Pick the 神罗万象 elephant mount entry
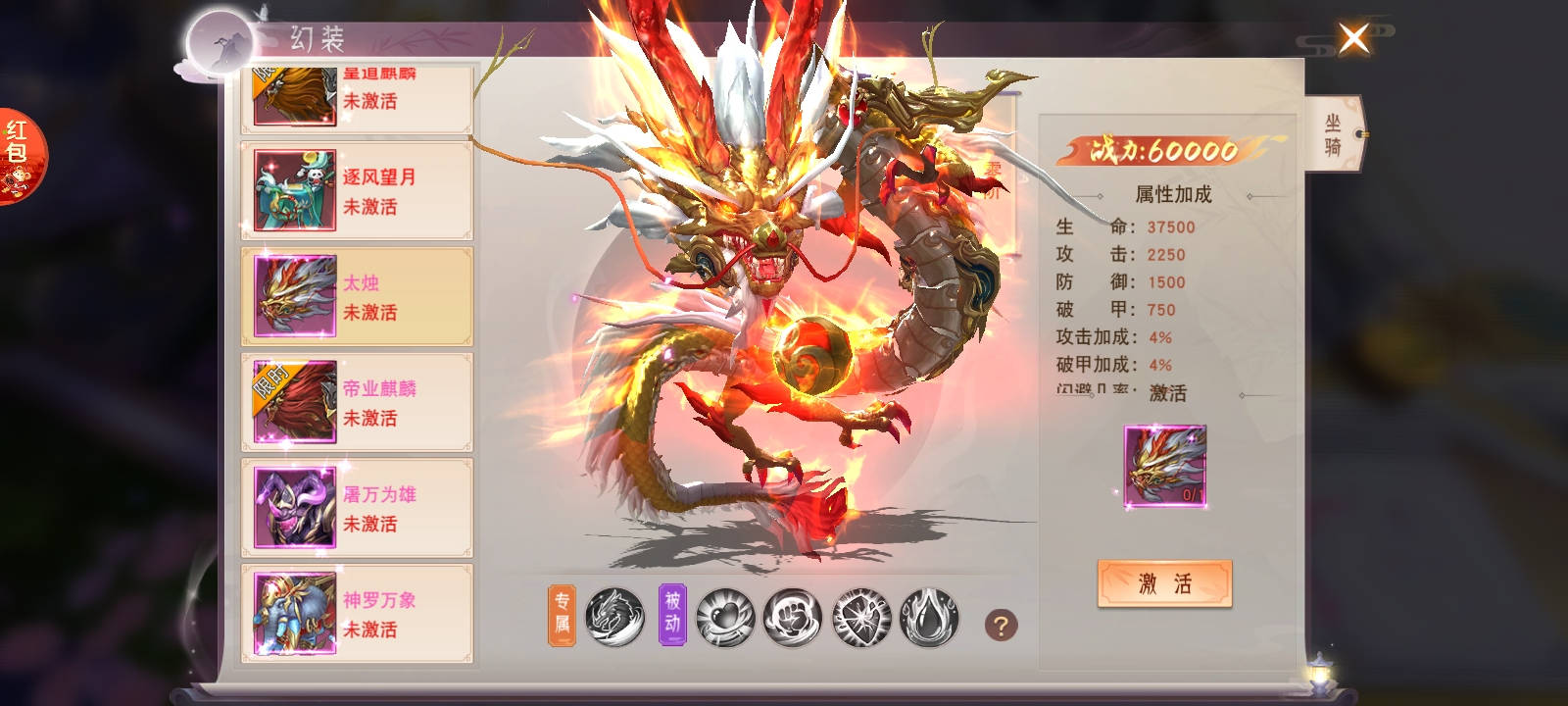The image size is (1568, 706). point(358,614)
